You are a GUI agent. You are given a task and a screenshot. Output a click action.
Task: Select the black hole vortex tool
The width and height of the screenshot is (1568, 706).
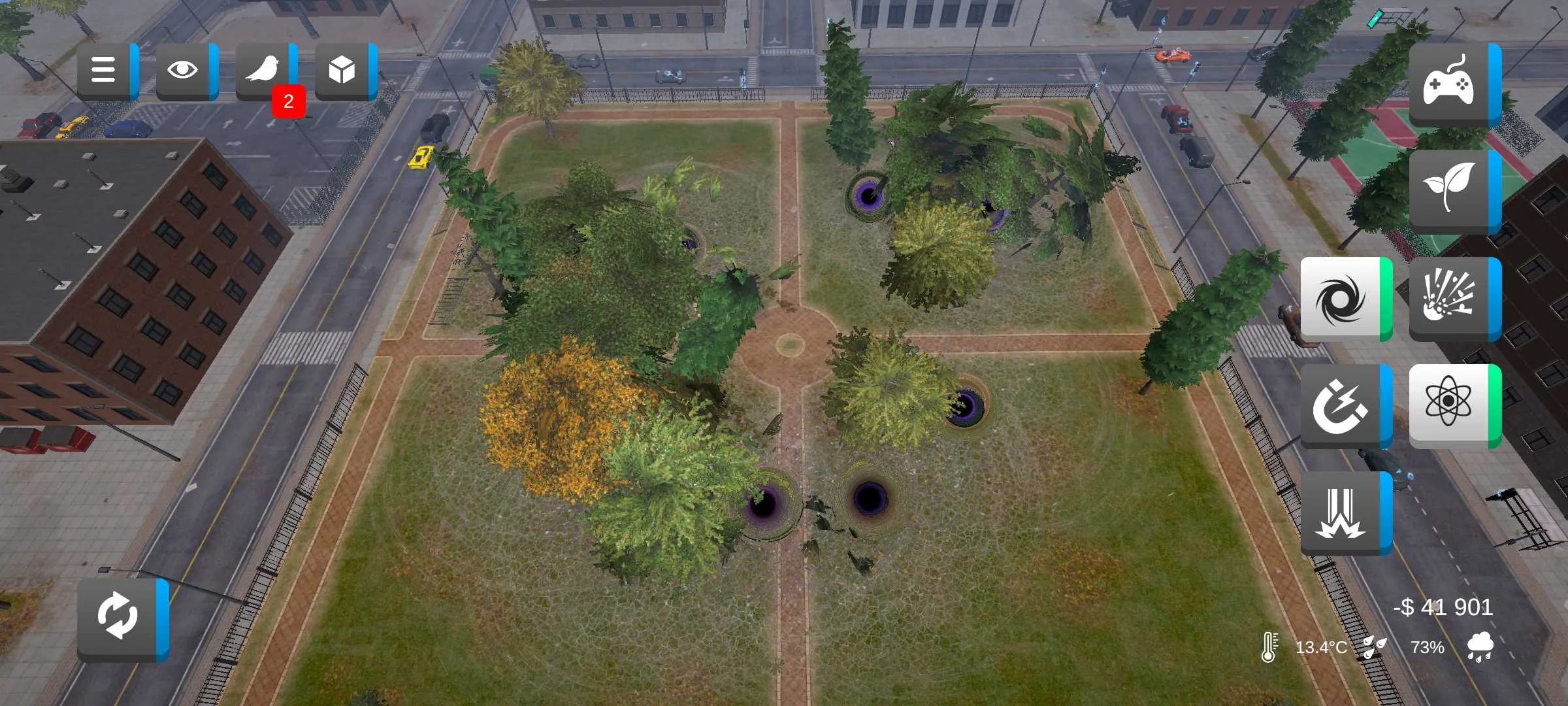tap(1342, 298)
